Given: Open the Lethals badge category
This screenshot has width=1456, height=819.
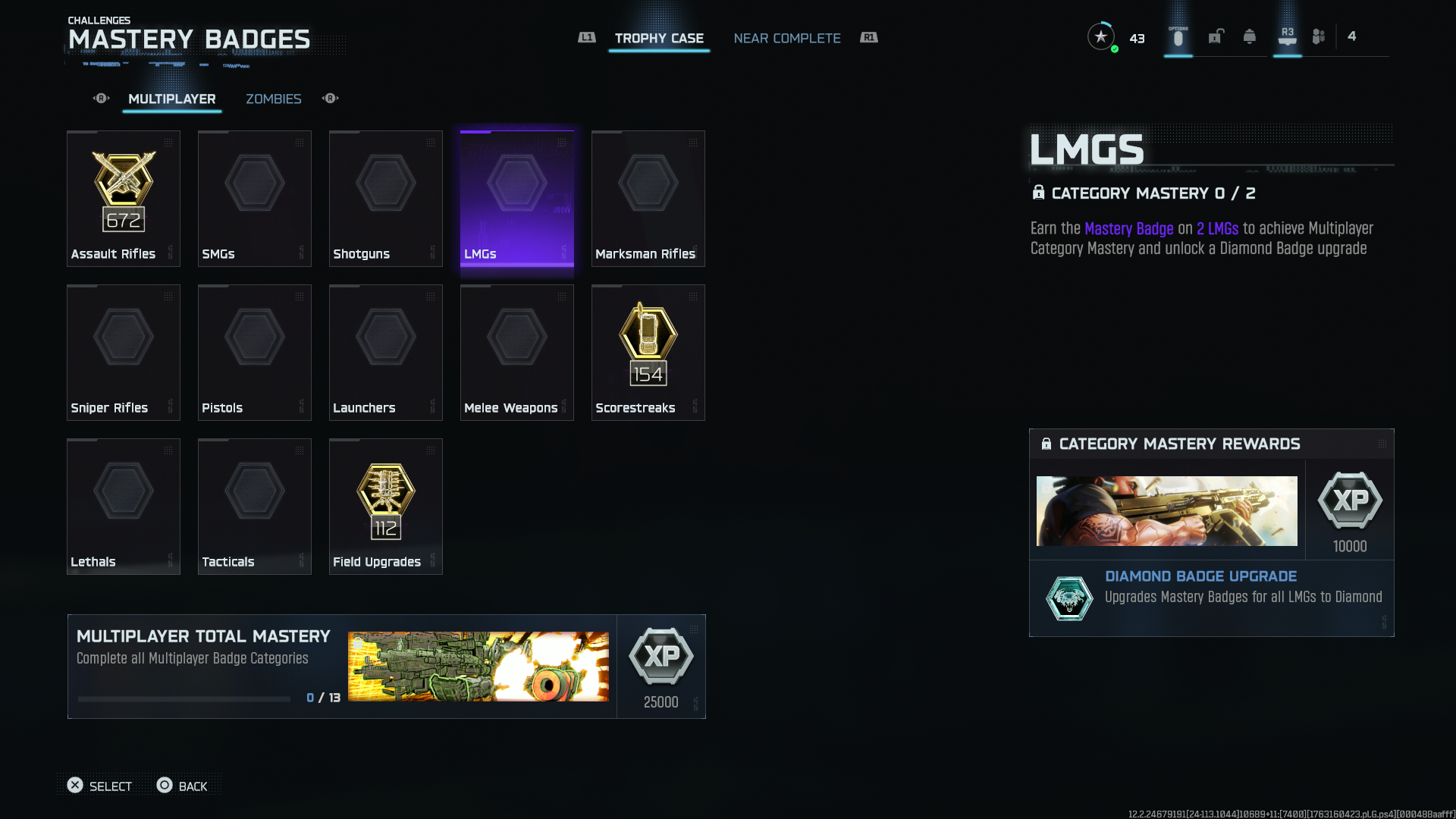Looking at the screenshot, I should [124, 507].
